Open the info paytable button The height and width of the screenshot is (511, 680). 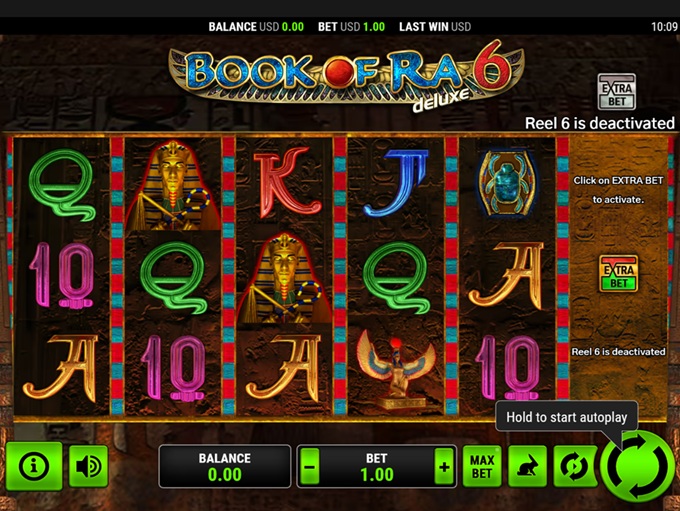coord(34,466)
